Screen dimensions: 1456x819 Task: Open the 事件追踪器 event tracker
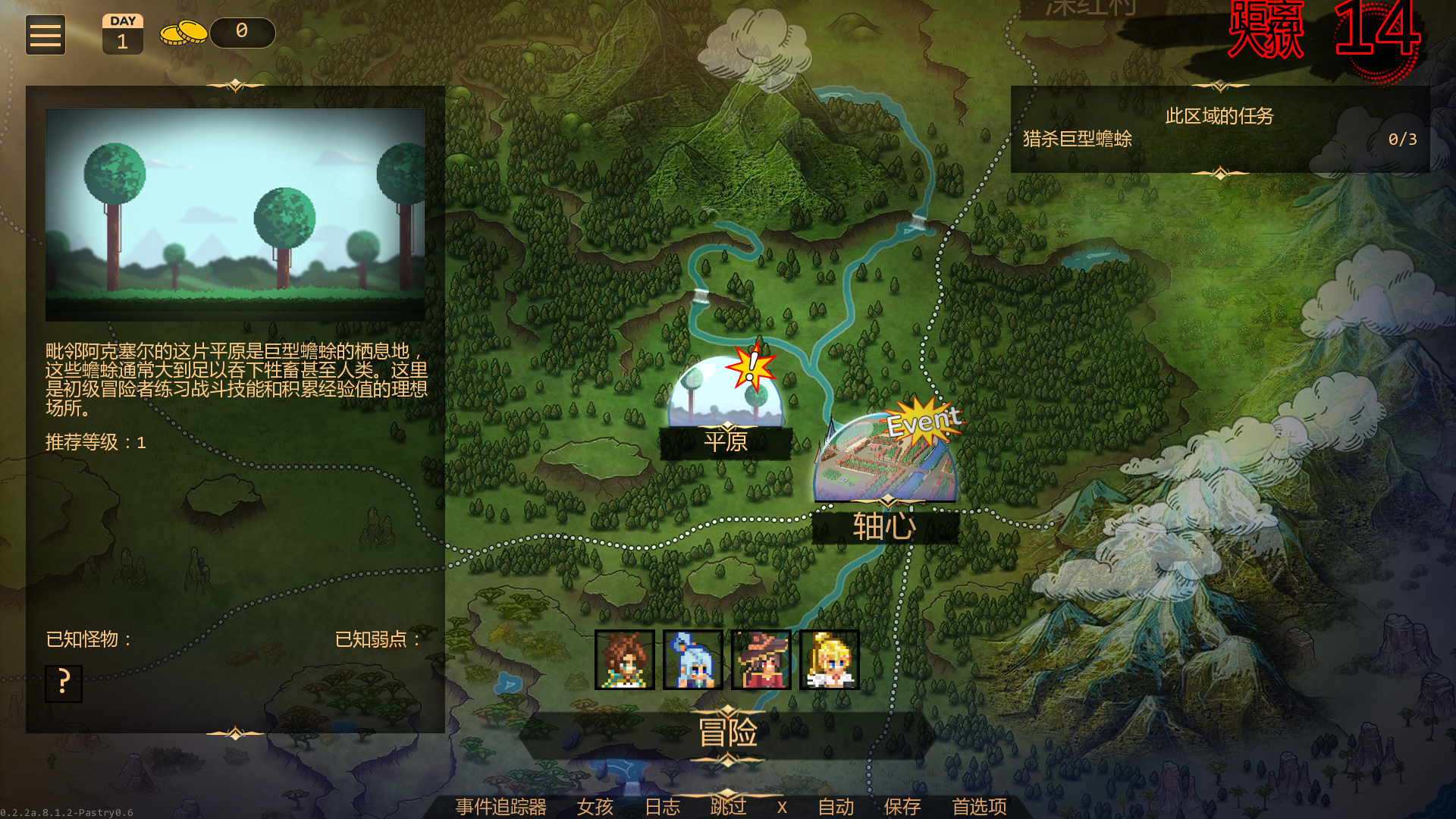point(501,807)
